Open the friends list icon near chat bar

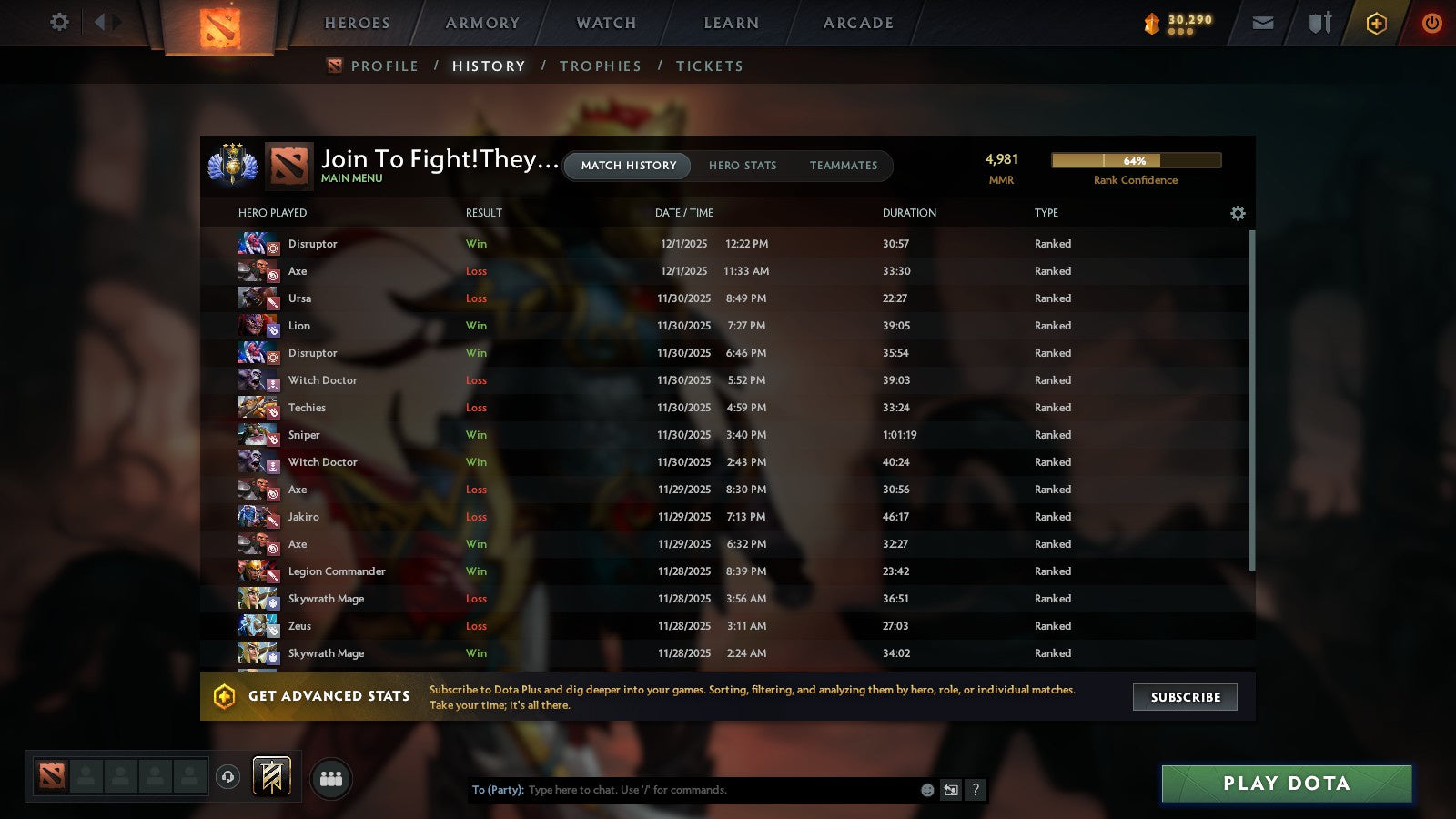click(331, 778)
